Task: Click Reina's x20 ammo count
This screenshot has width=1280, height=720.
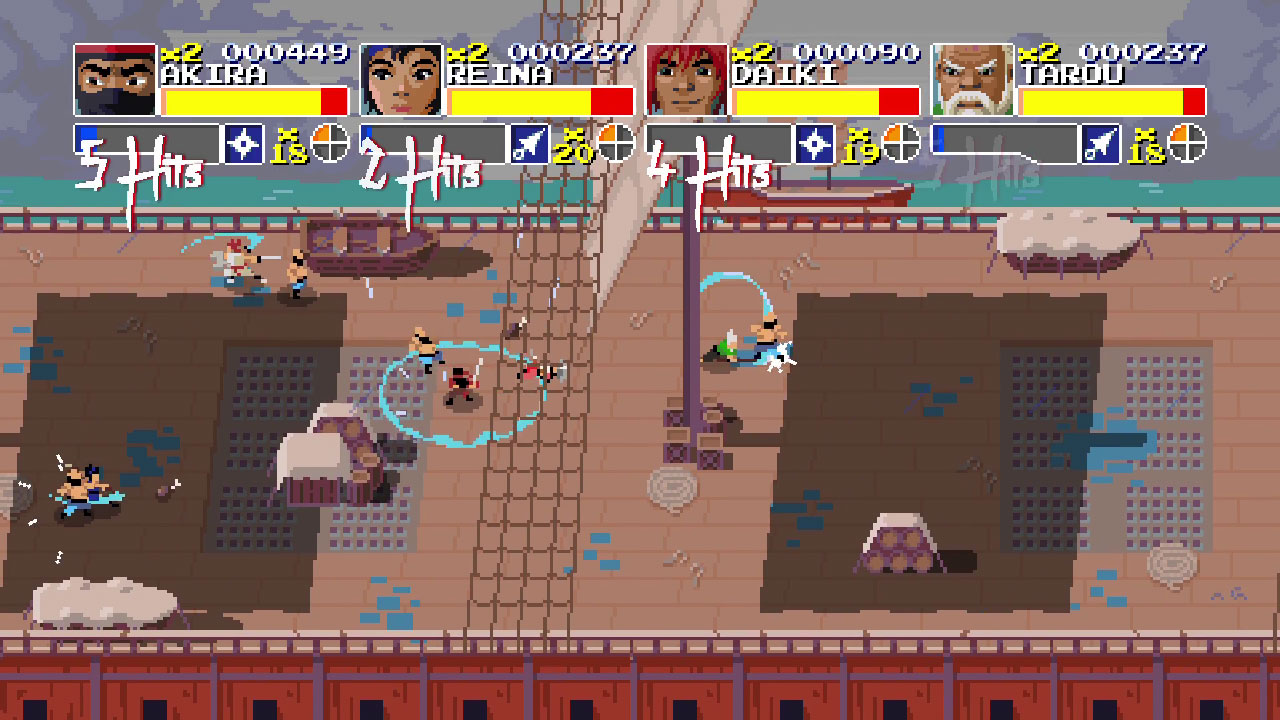Action: 573,147
